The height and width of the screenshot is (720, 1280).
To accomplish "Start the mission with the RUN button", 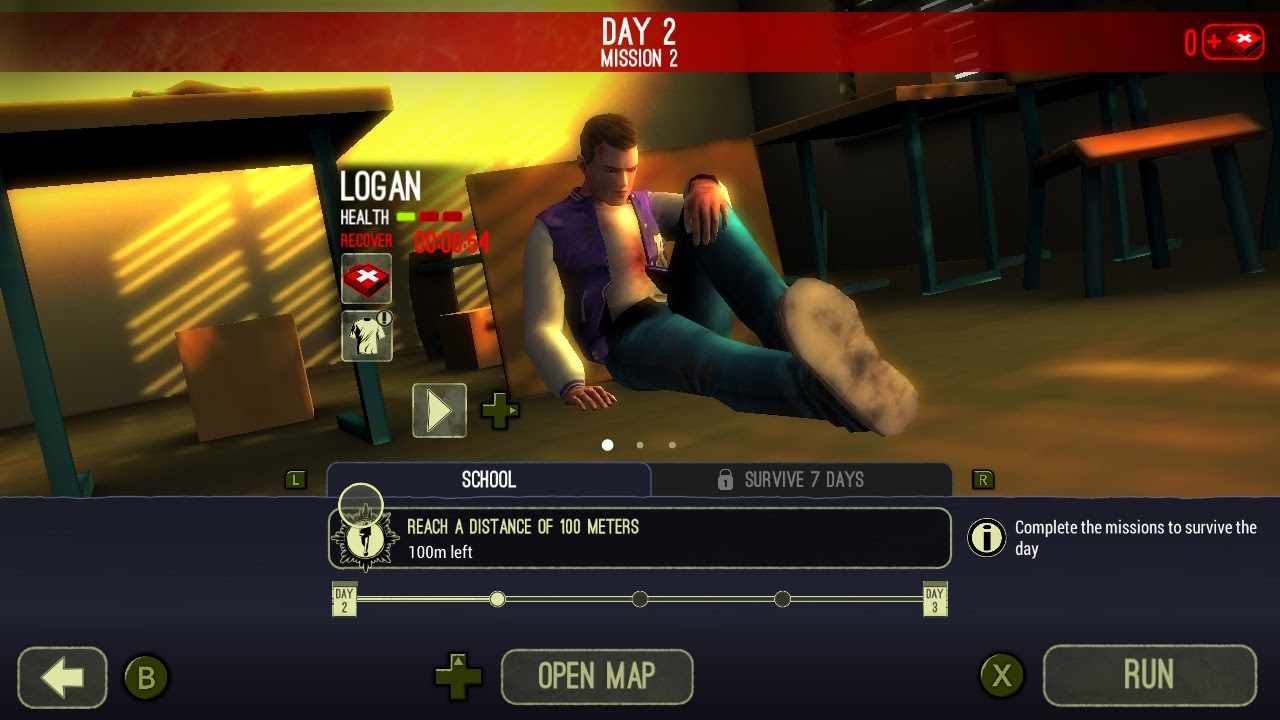I will click(1149, 676).
